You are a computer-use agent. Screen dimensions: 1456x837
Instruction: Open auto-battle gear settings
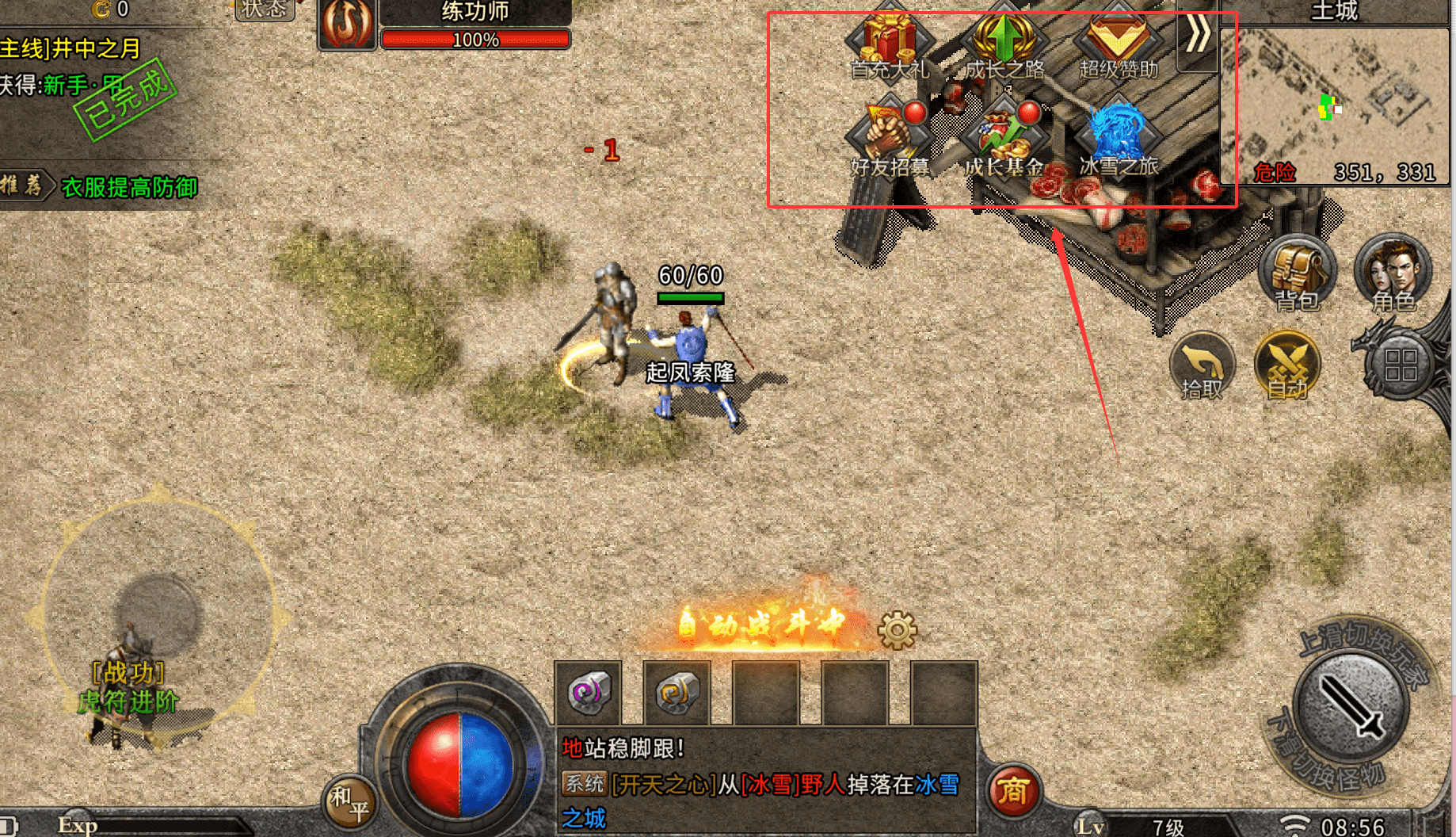click(898, 631)
